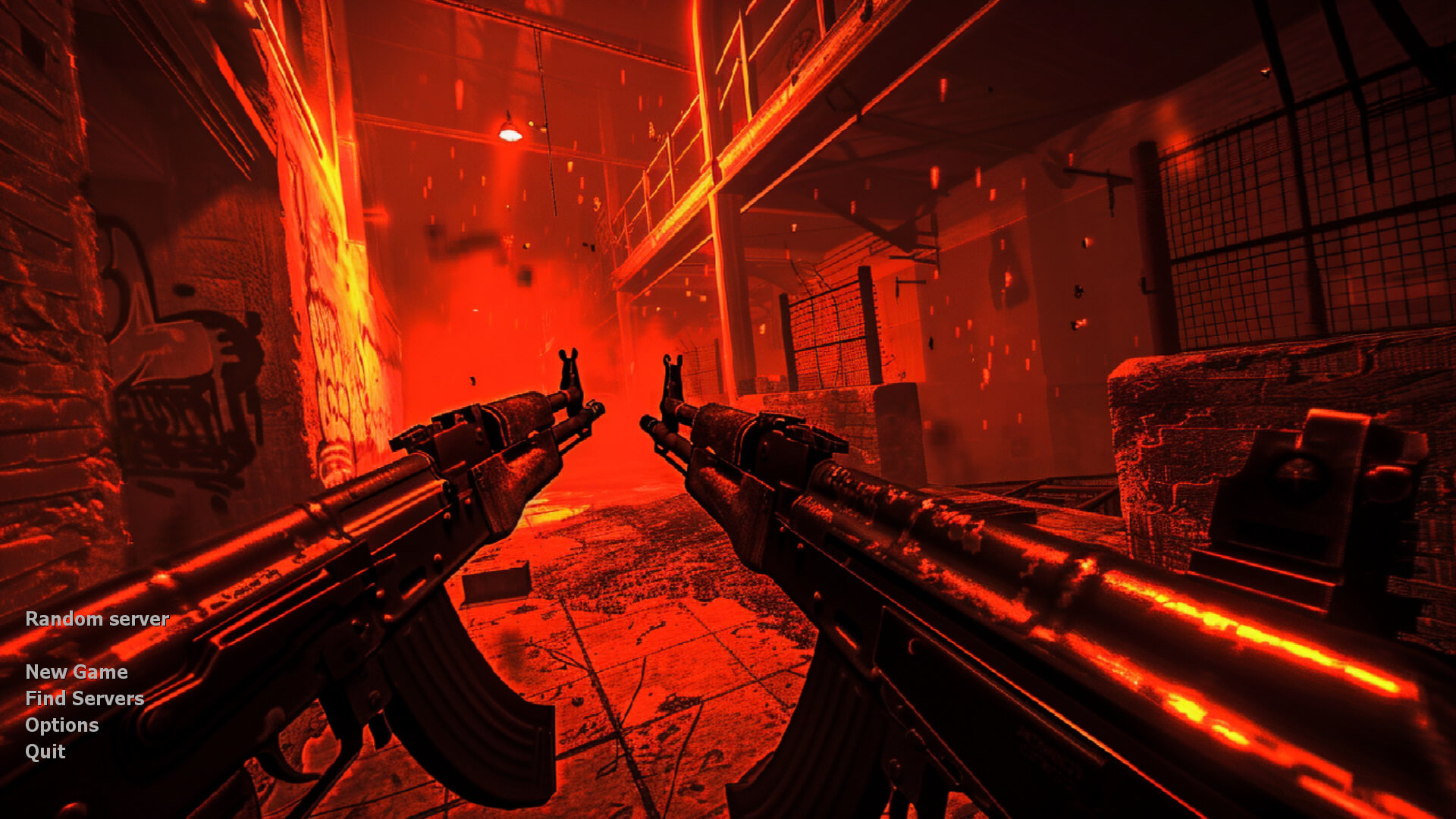Join a Random server
1456x819 pixels.
click(97, 619)
